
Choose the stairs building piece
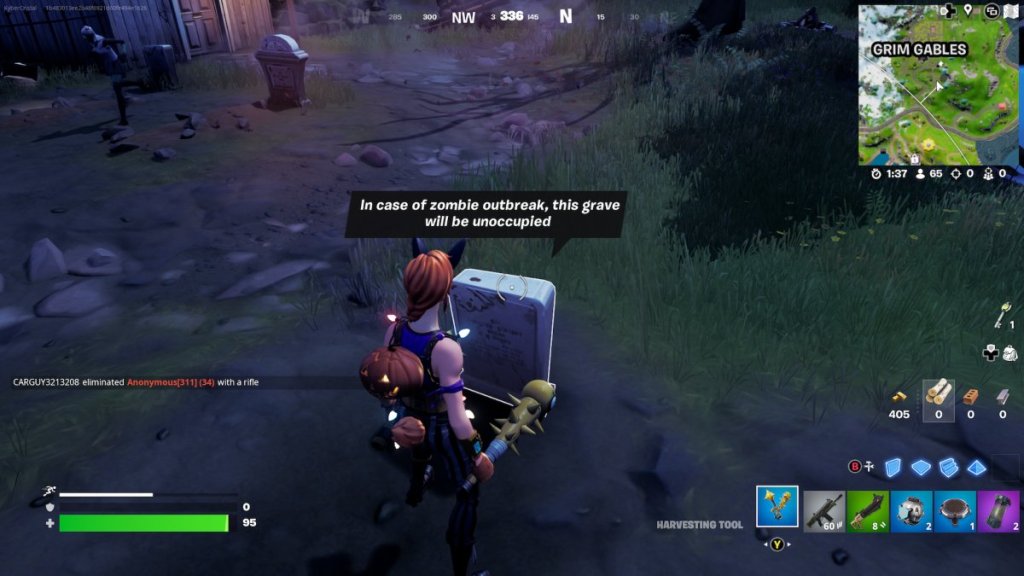(x=949, y=467)
